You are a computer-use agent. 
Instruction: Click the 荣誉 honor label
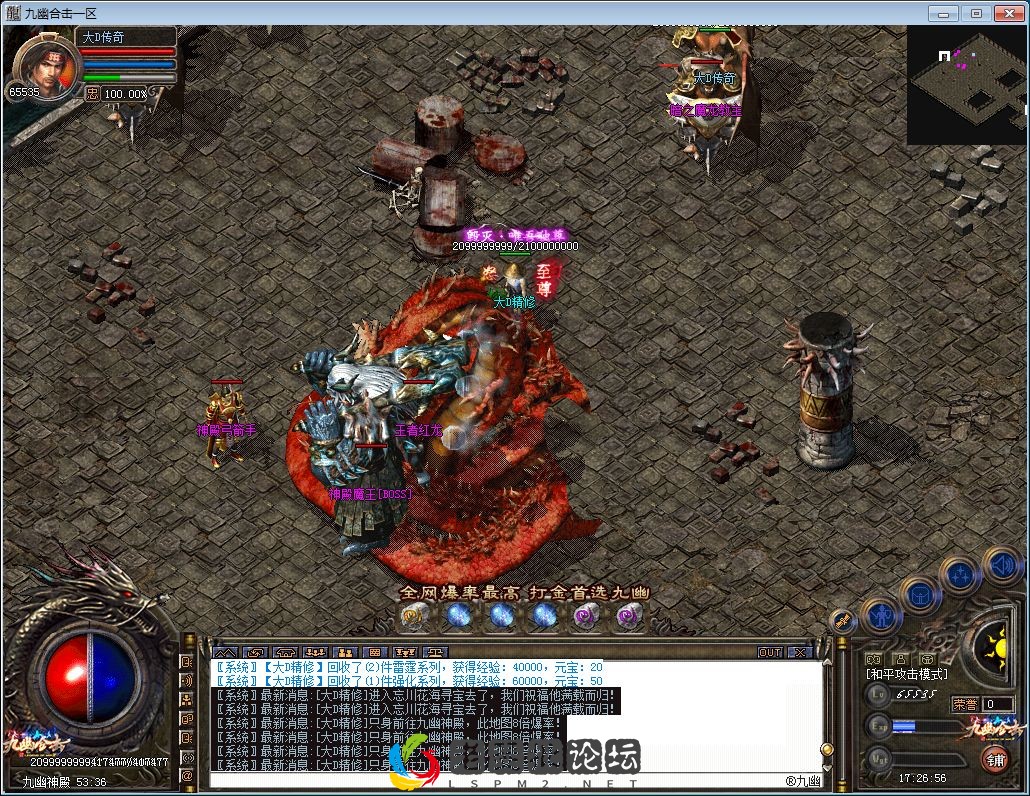(964, 704)
